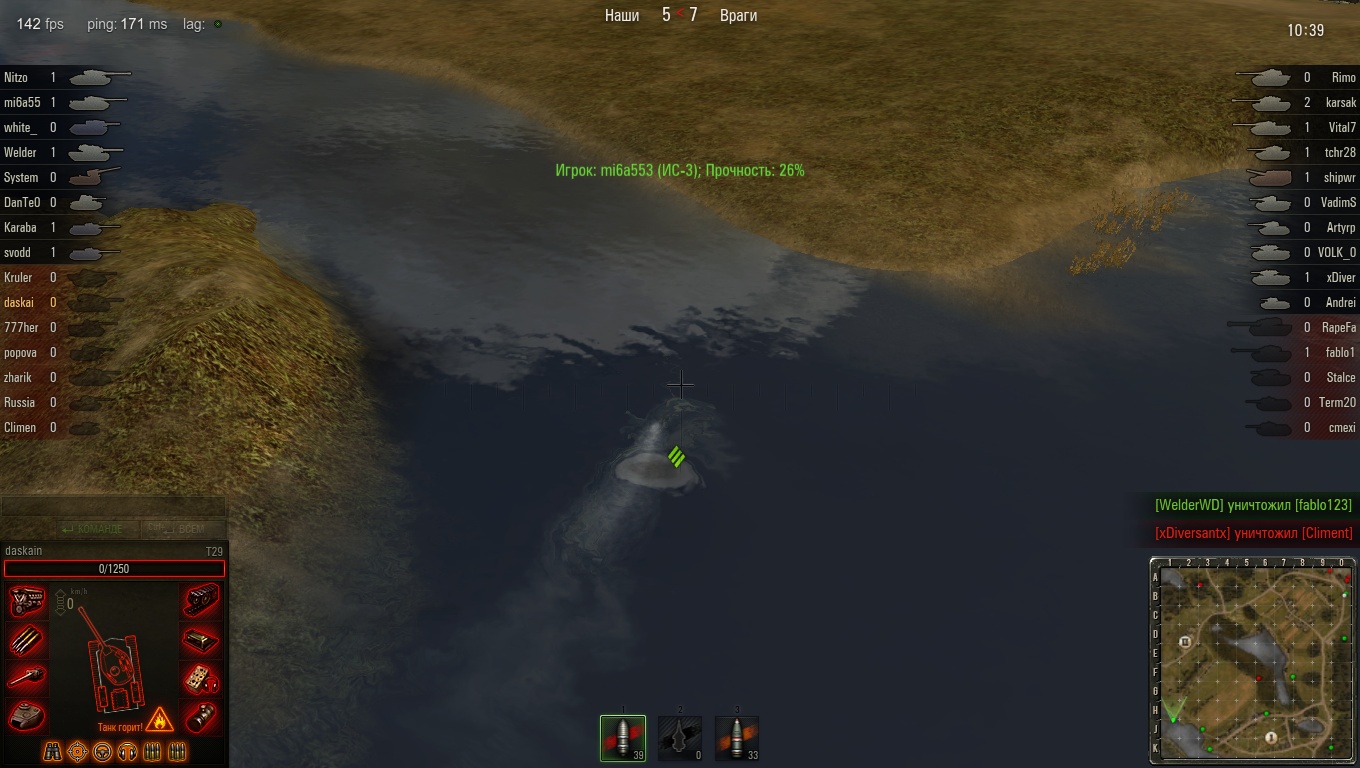Click the minimap
Screen dimensions: 1360x768
click(1253, 661)
